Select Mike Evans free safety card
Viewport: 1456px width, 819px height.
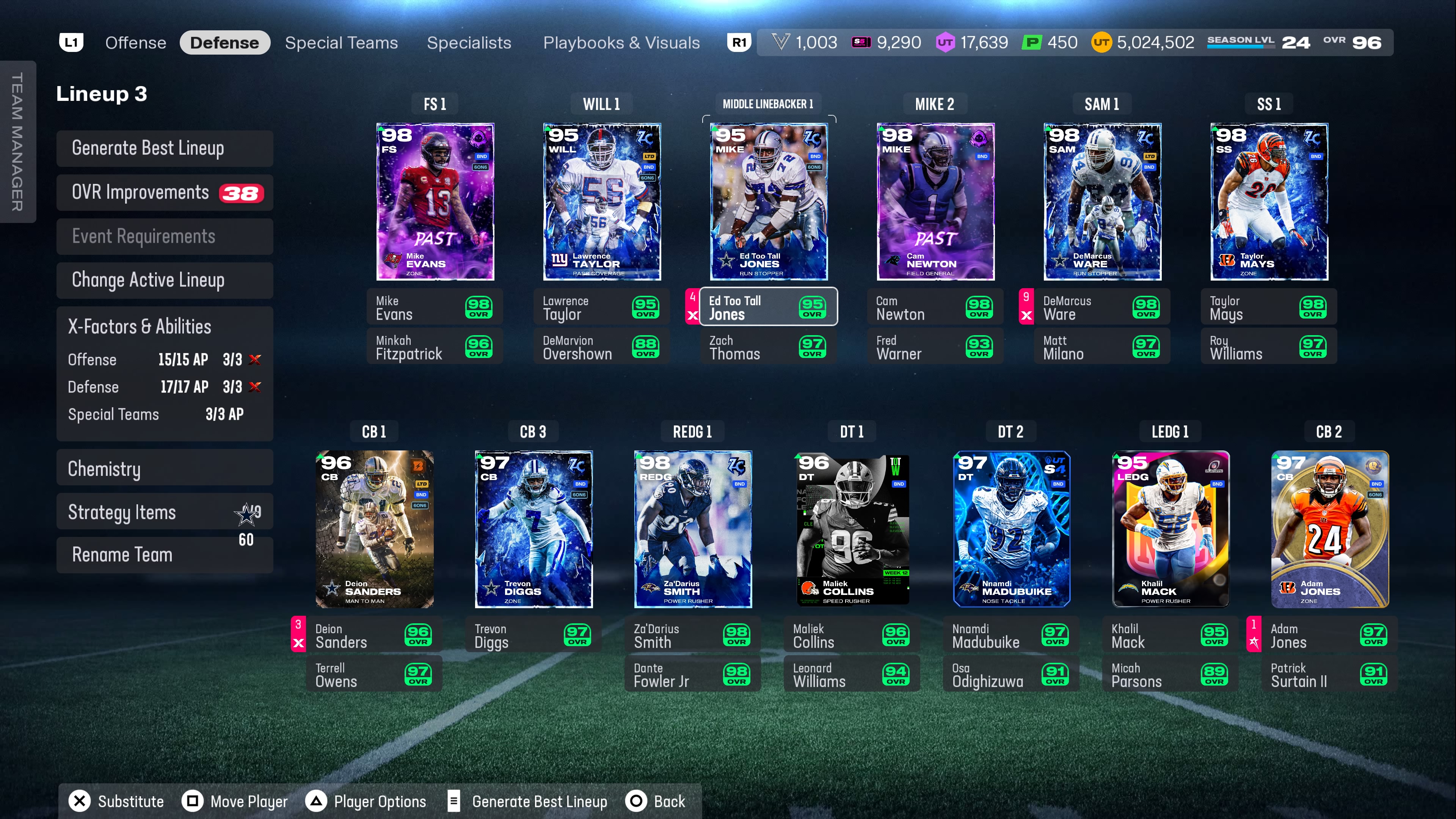(435, 202)
